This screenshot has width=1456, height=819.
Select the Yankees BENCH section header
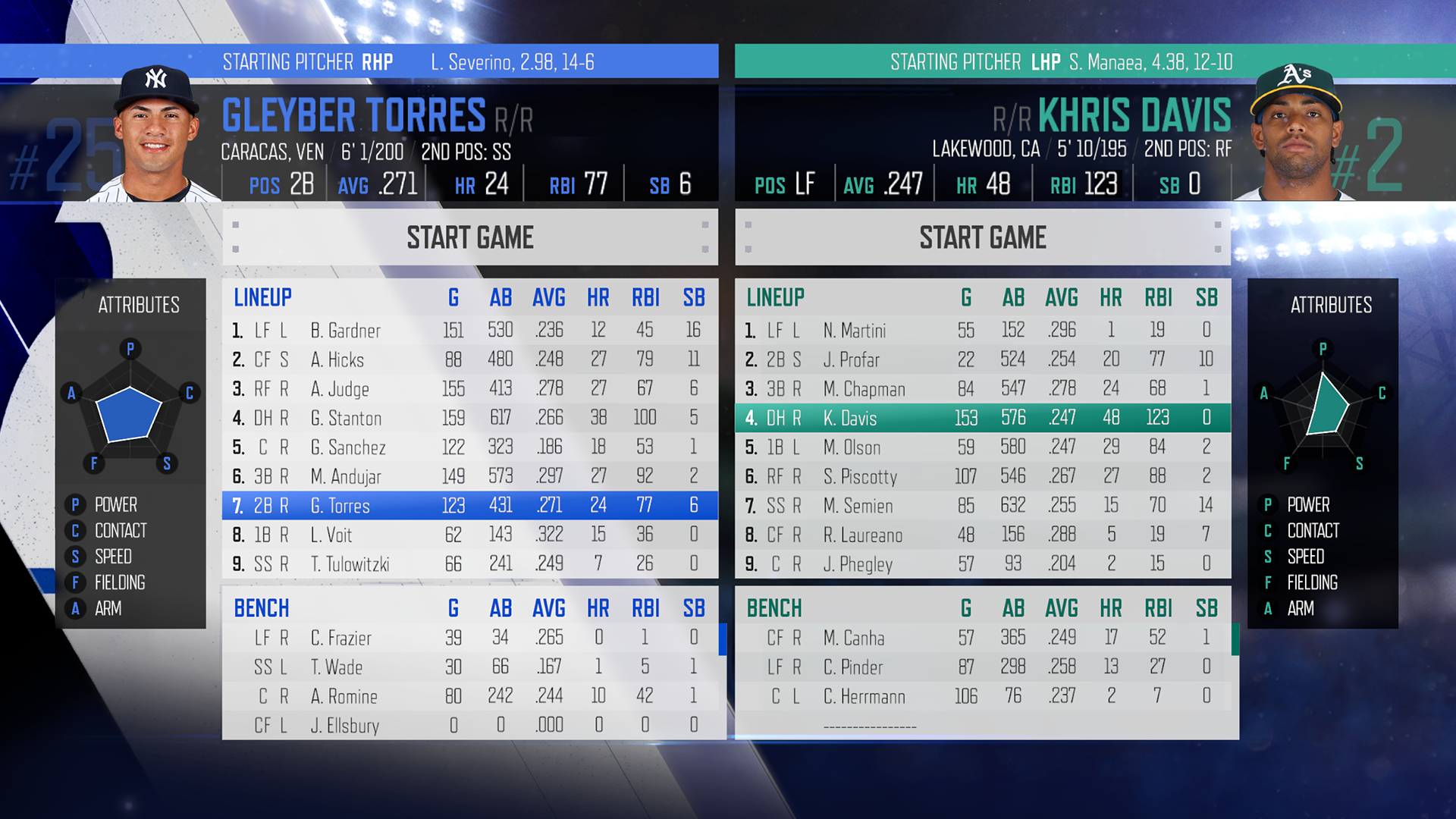[x=262, y=607]
